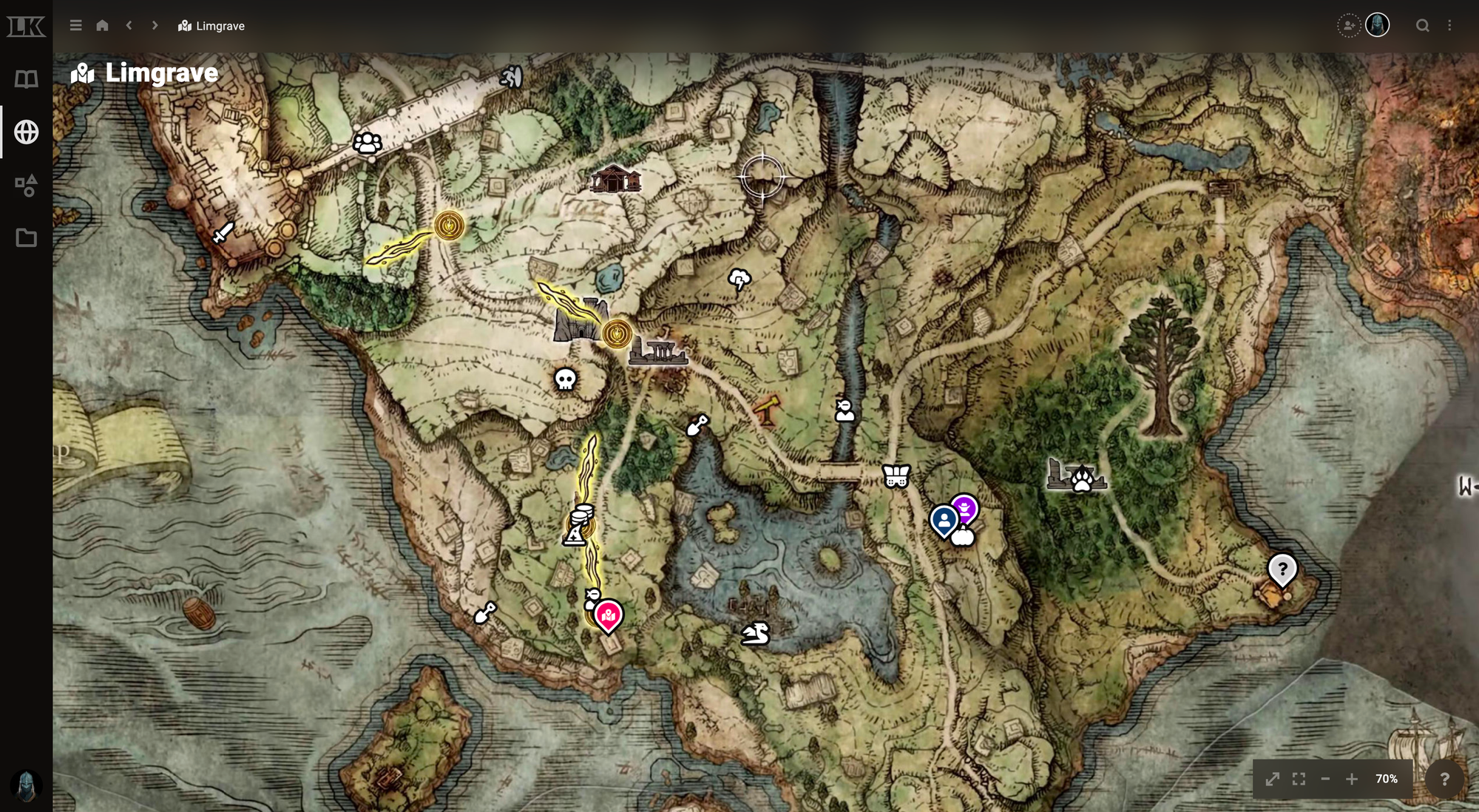Click the 70% zoom level control
The height and width of the screenshot is (812, 1479).
coord(1387,779)
